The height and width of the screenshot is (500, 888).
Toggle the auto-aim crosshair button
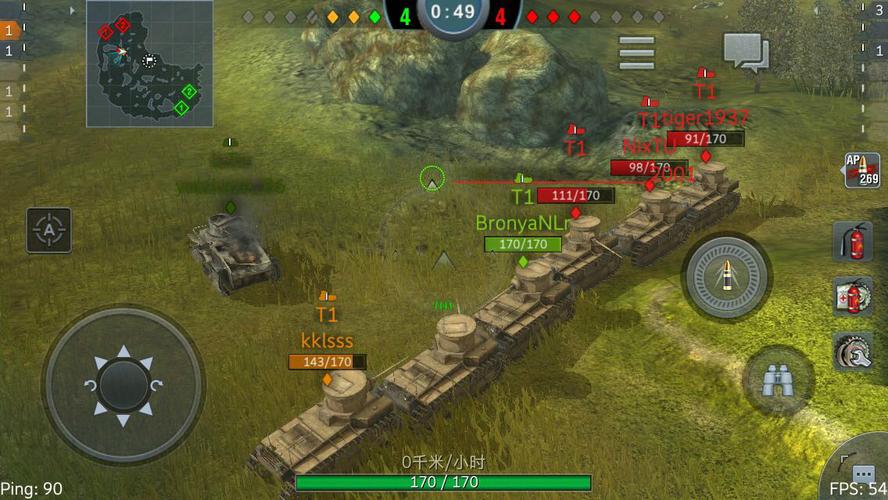coord(48,230)
